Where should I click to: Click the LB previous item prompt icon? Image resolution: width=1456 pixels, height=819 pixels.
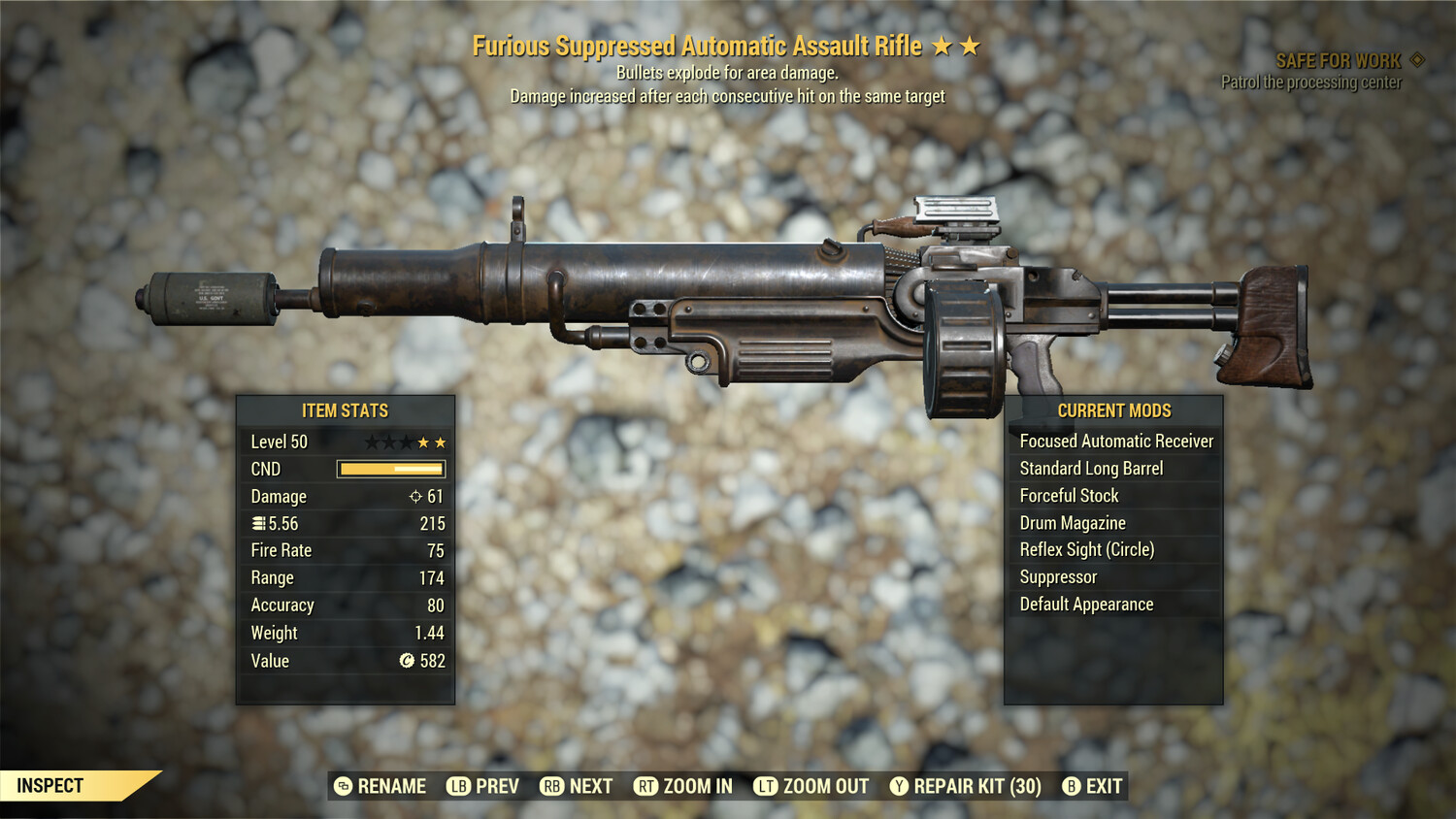click(458, 786)
